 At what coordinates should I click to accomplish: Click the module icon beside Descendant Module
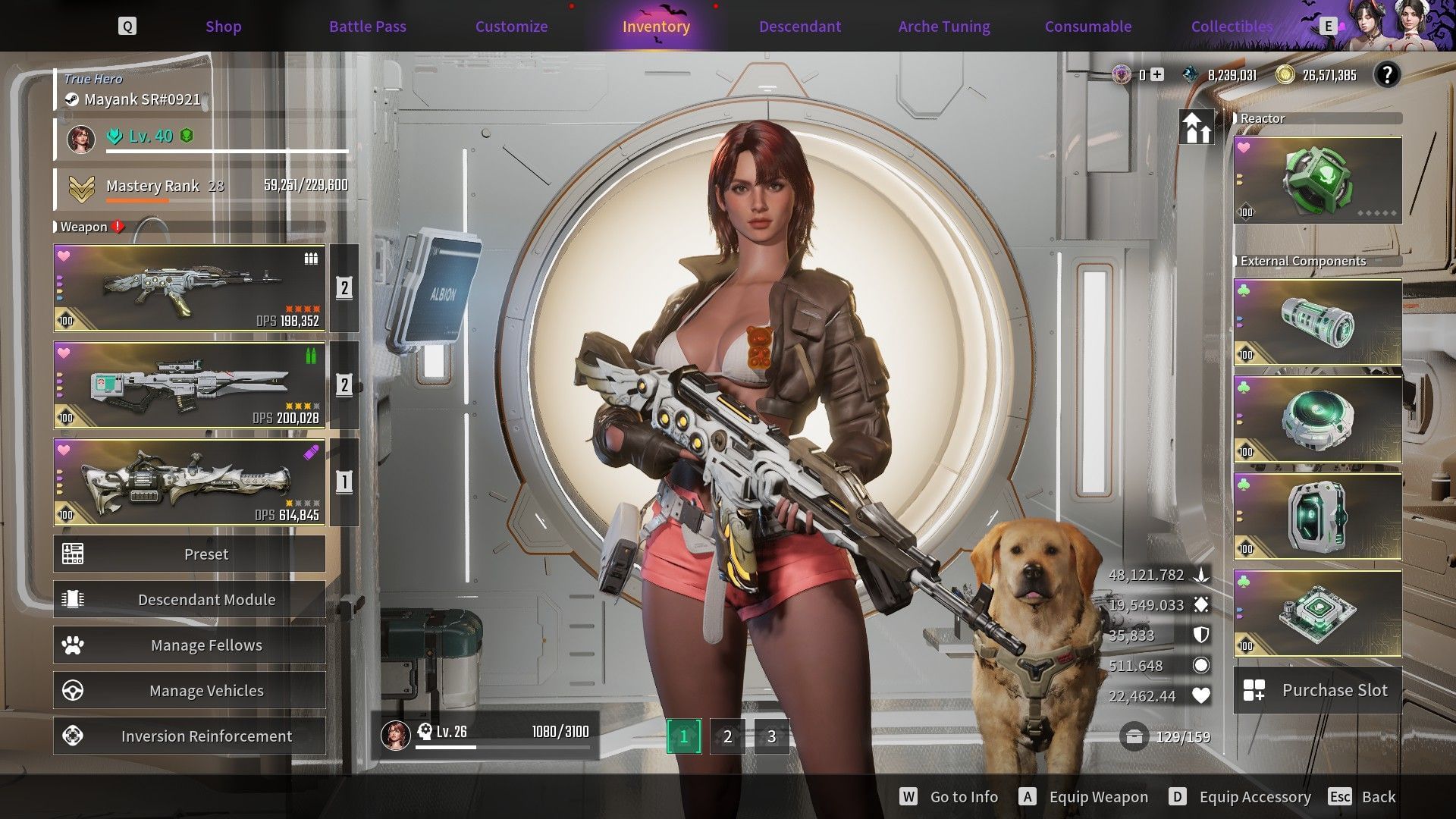73,599
